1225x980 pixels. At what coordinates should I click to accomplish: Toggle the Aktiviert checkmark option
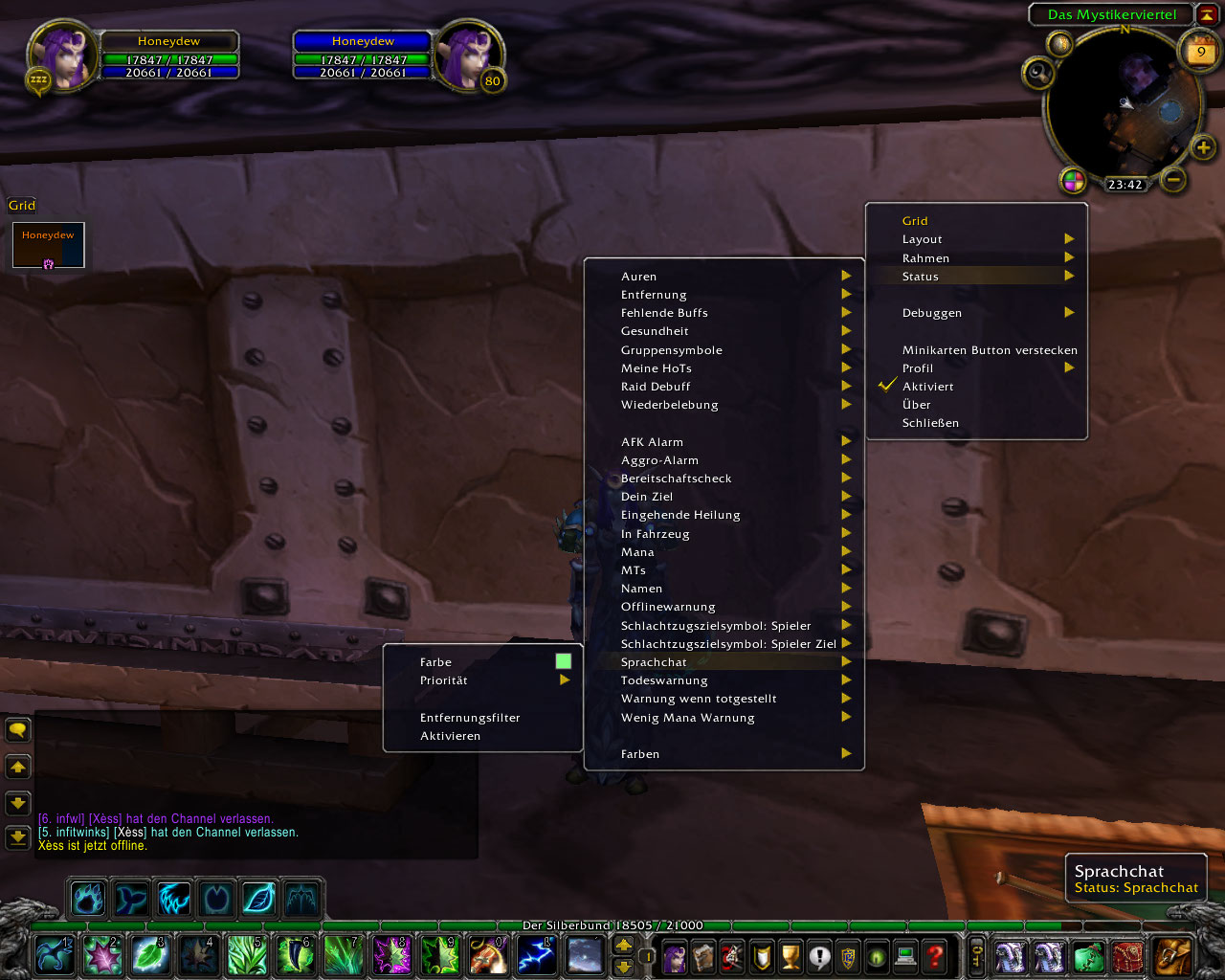pyautogui.click(x=927, y=387)
